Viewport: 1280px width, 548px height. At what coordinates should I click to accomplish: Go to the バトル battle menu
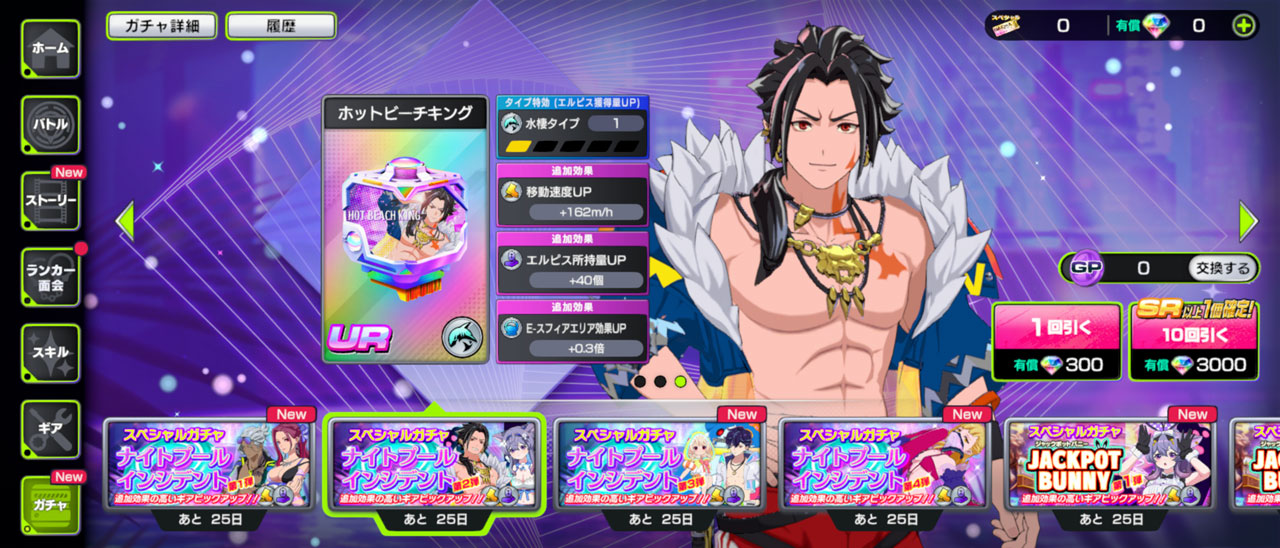50,124
